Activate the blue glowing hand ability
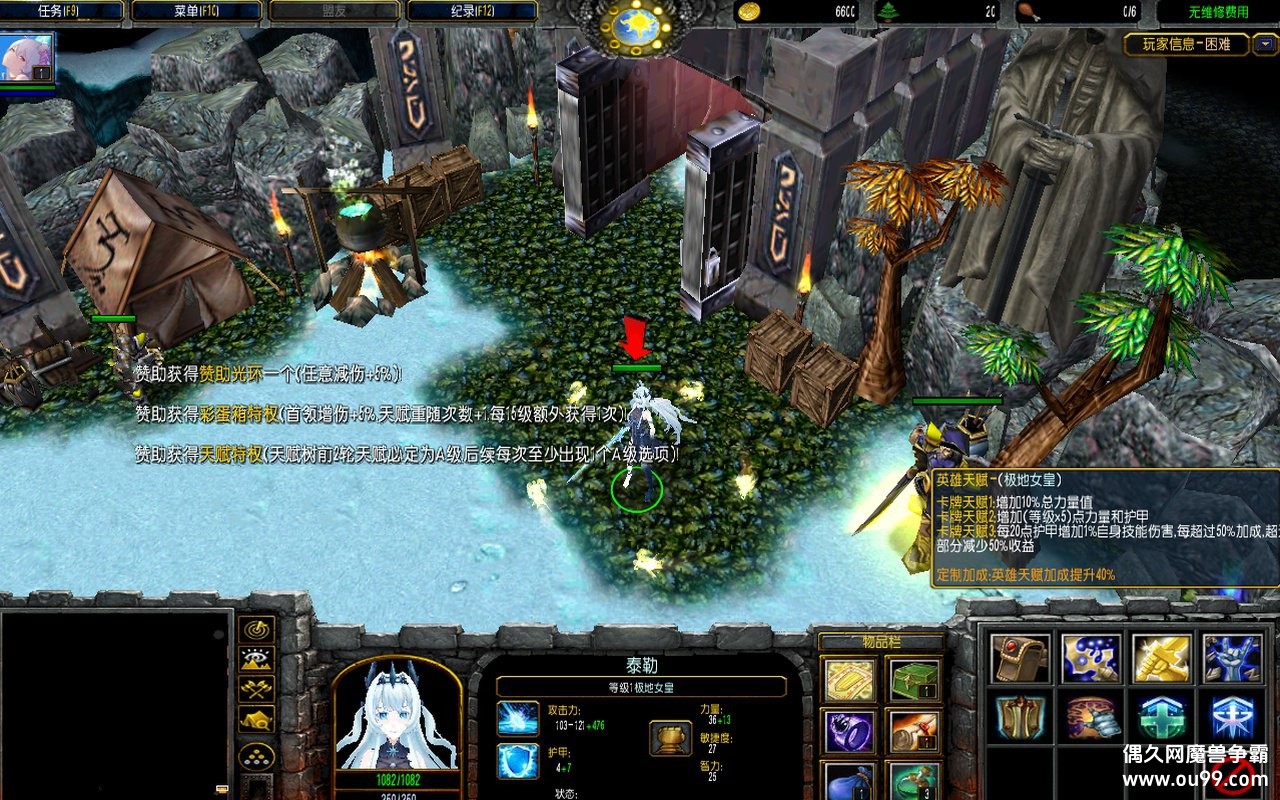 pos(1231,658)
